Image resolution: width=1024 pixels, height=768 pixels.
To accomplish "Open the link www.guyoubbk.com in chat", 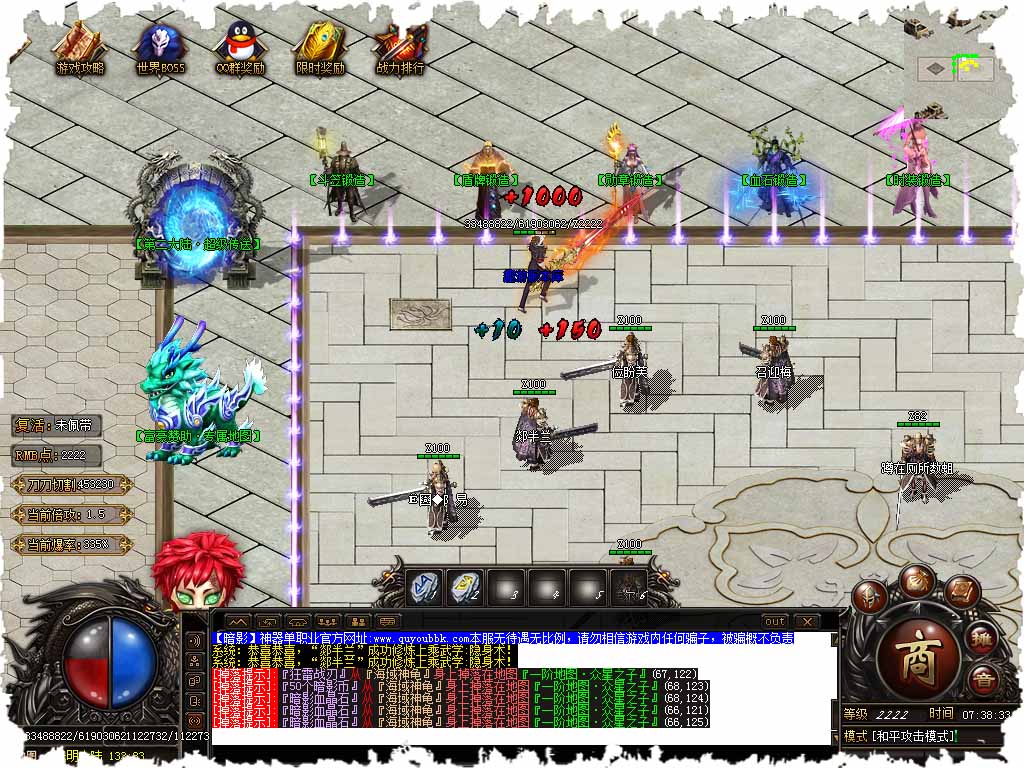I will coord(420,638).
